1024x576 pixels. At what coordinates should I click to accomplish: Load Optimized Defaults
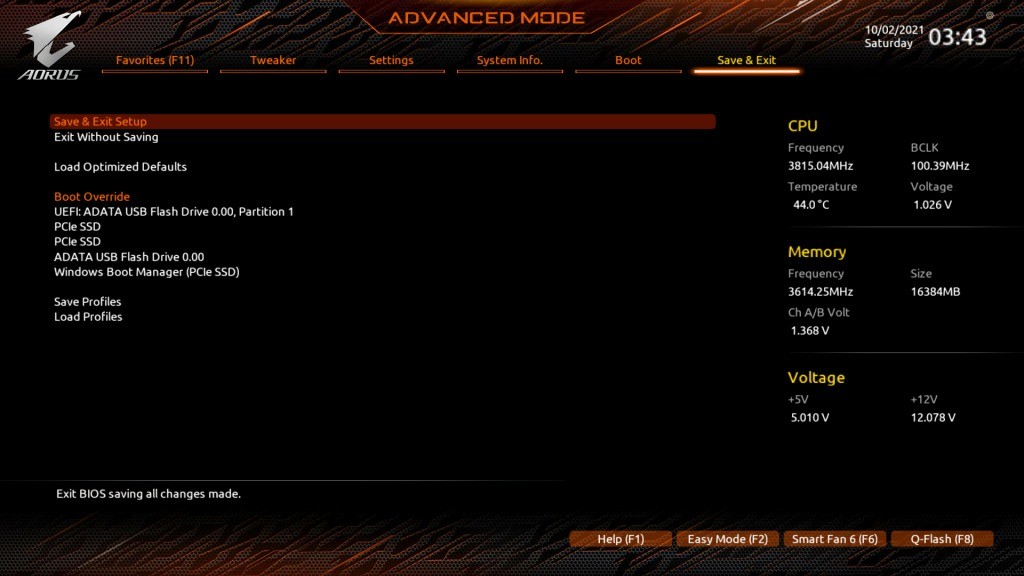[120, 167]
